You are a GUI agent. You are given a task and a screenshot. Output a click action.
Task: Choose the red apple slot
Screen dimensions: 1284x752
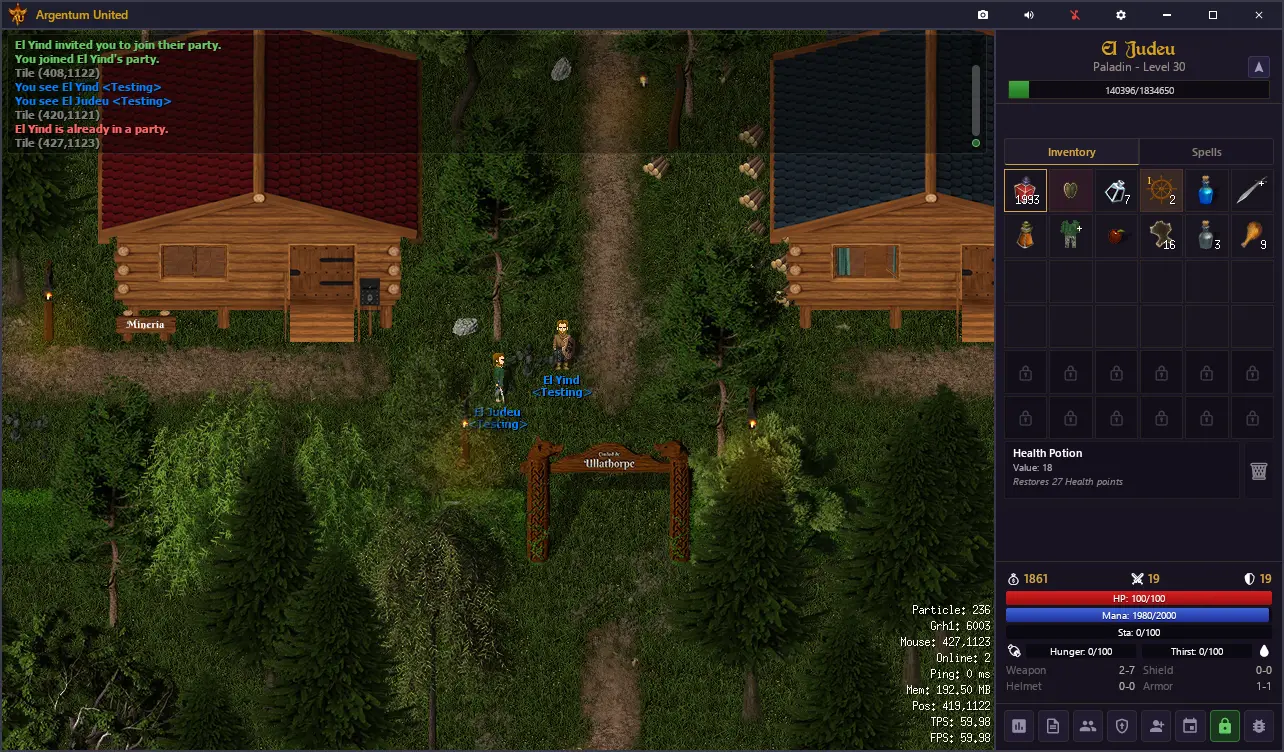tap(1116, 236)
